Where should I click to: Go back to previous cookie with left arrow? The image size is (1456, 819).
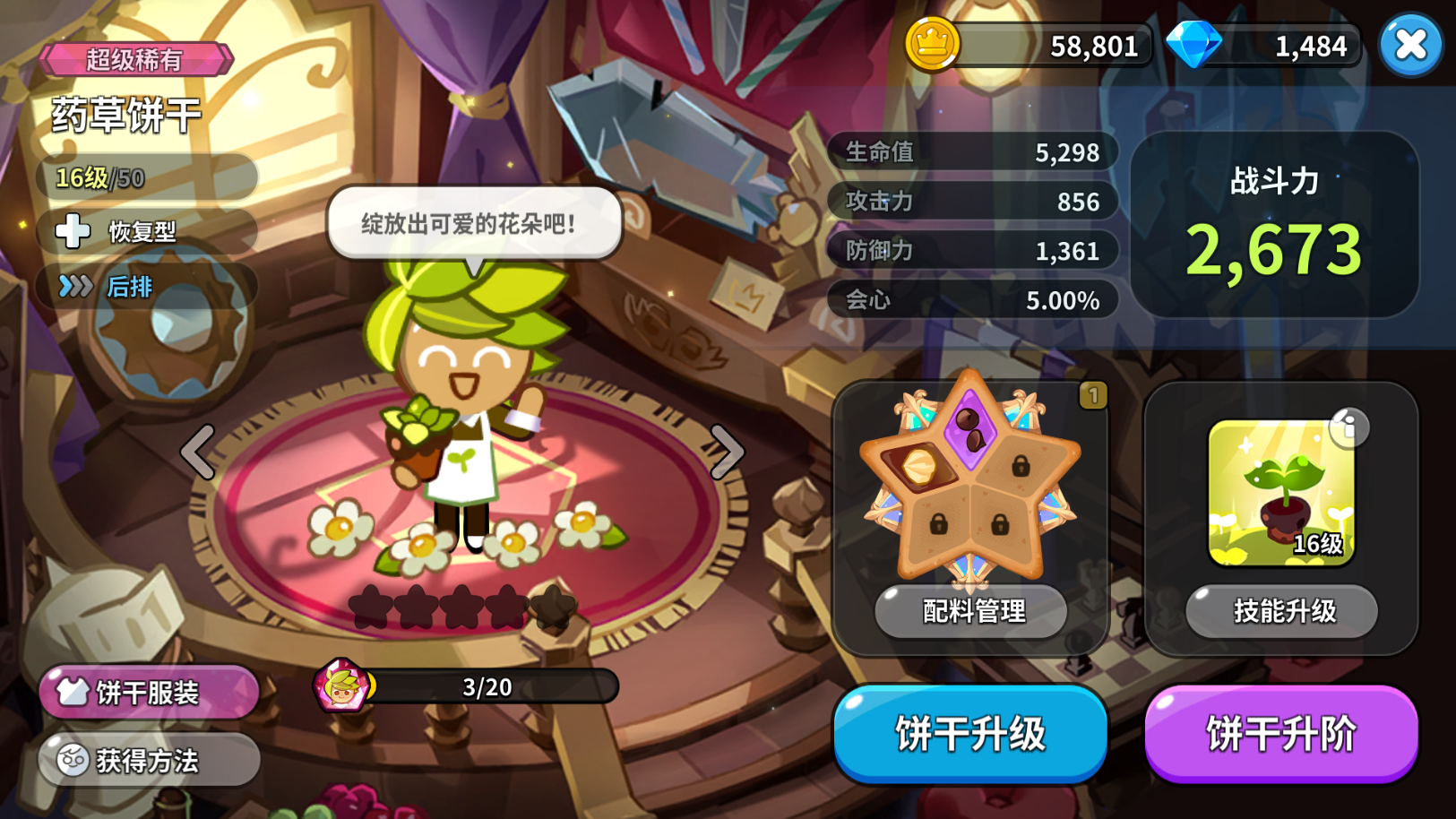pyautogui.click(x=199, y=453)
